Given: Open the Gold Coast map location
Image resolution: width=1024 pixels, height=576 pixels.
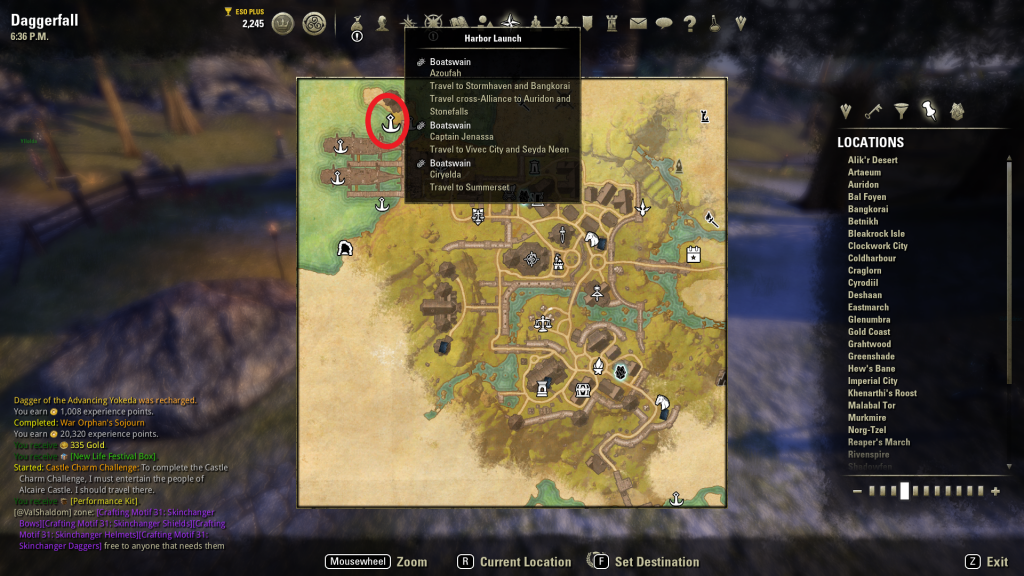Looking at the screenshot, I should [x=869, y=332].
